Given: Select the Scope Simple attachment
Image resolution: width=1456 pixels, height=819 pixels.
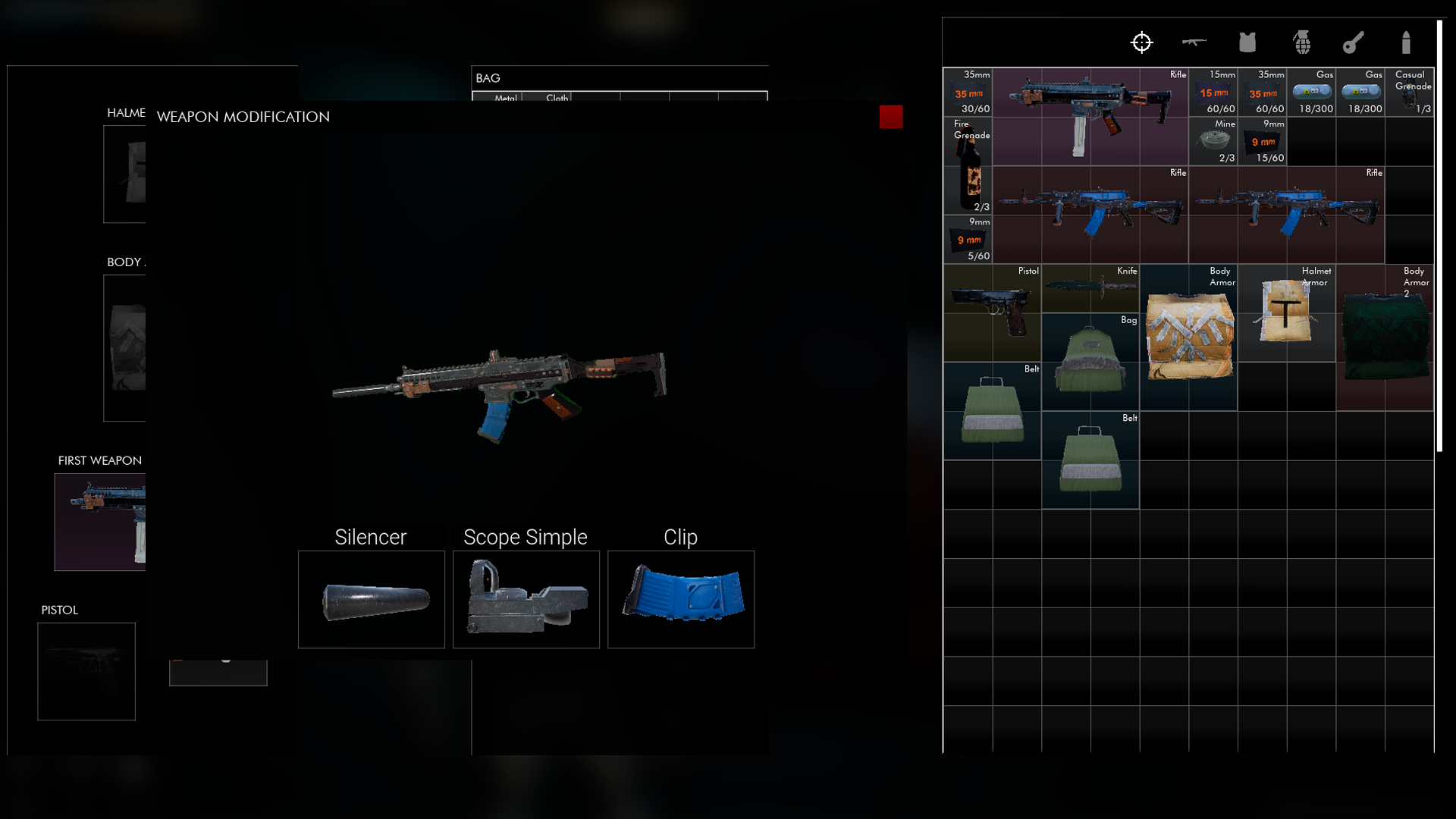Looking at the screenshot, I should point(526,599).
